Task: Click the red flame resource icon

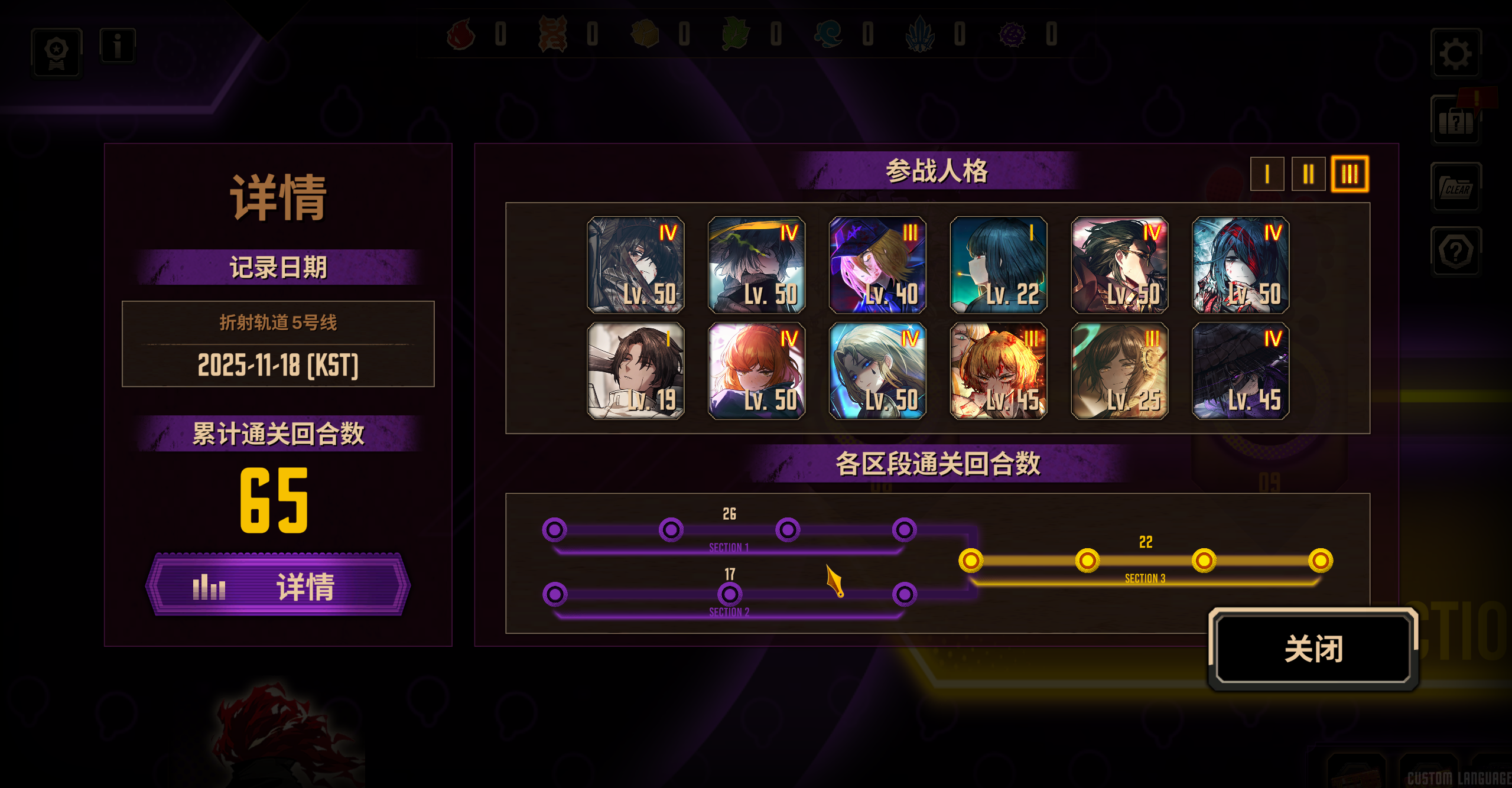Action: click(x=460, y=35)
